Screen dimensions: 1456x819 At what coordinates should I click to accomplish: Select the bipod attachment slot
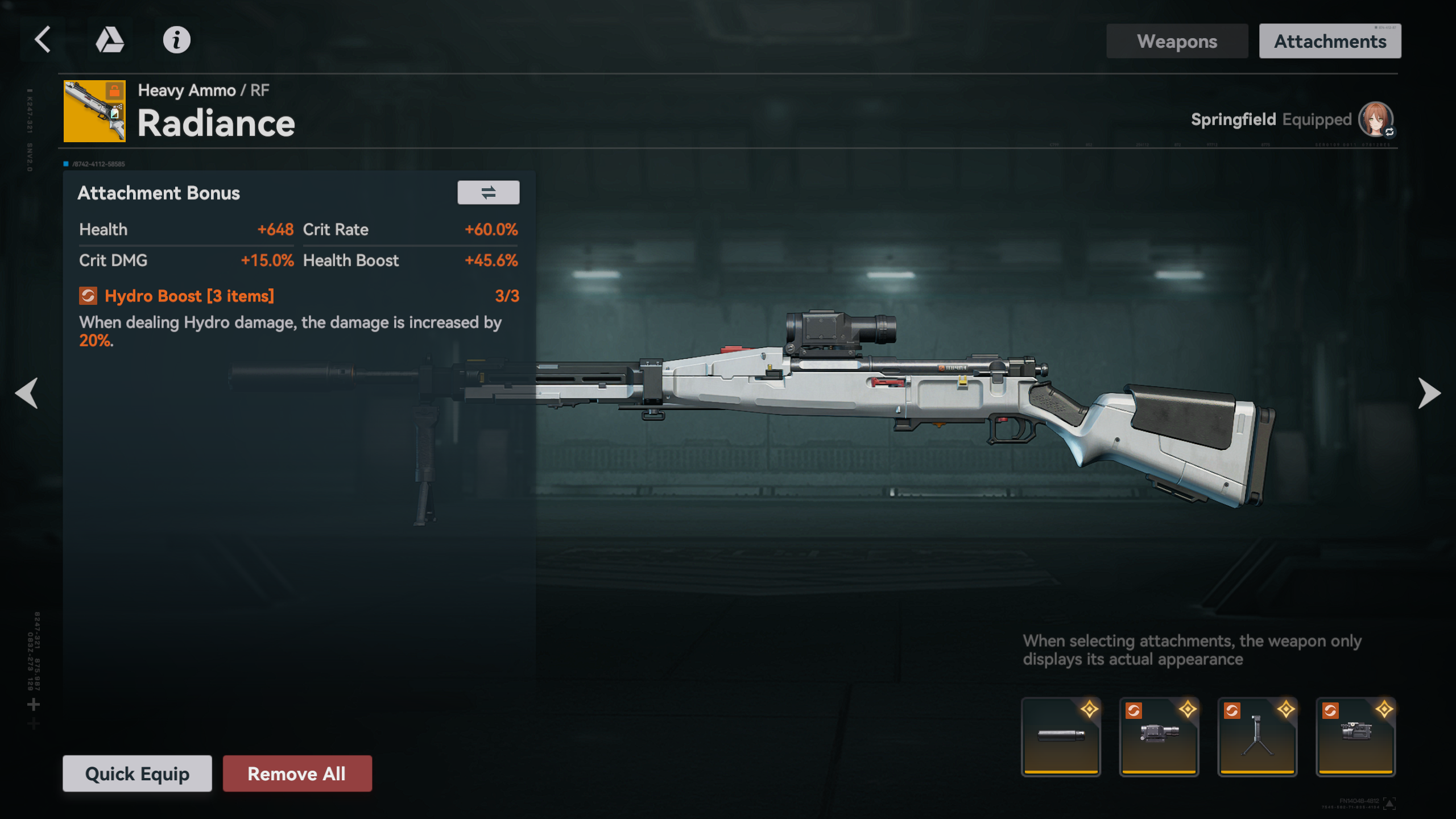tap(1258, 737)
